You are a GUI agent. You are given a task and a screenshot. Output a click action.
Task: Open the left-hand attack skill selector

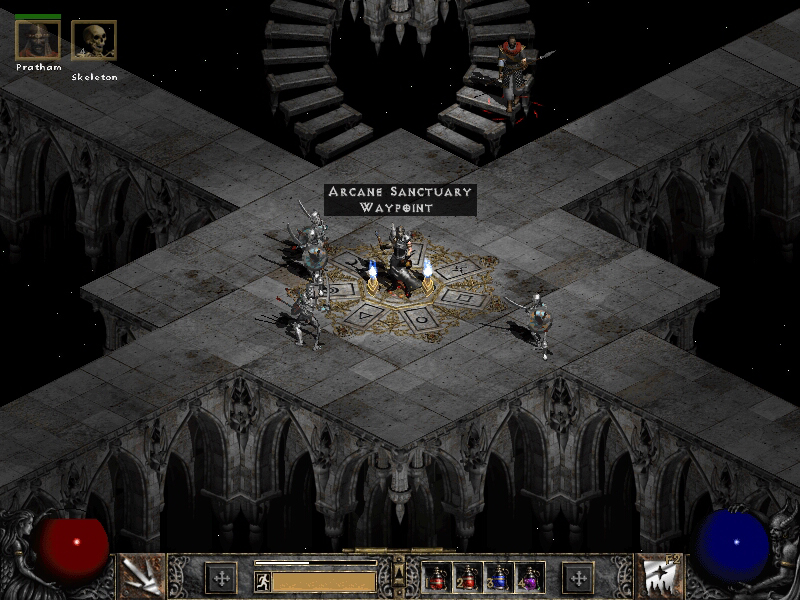coord(141,576)
